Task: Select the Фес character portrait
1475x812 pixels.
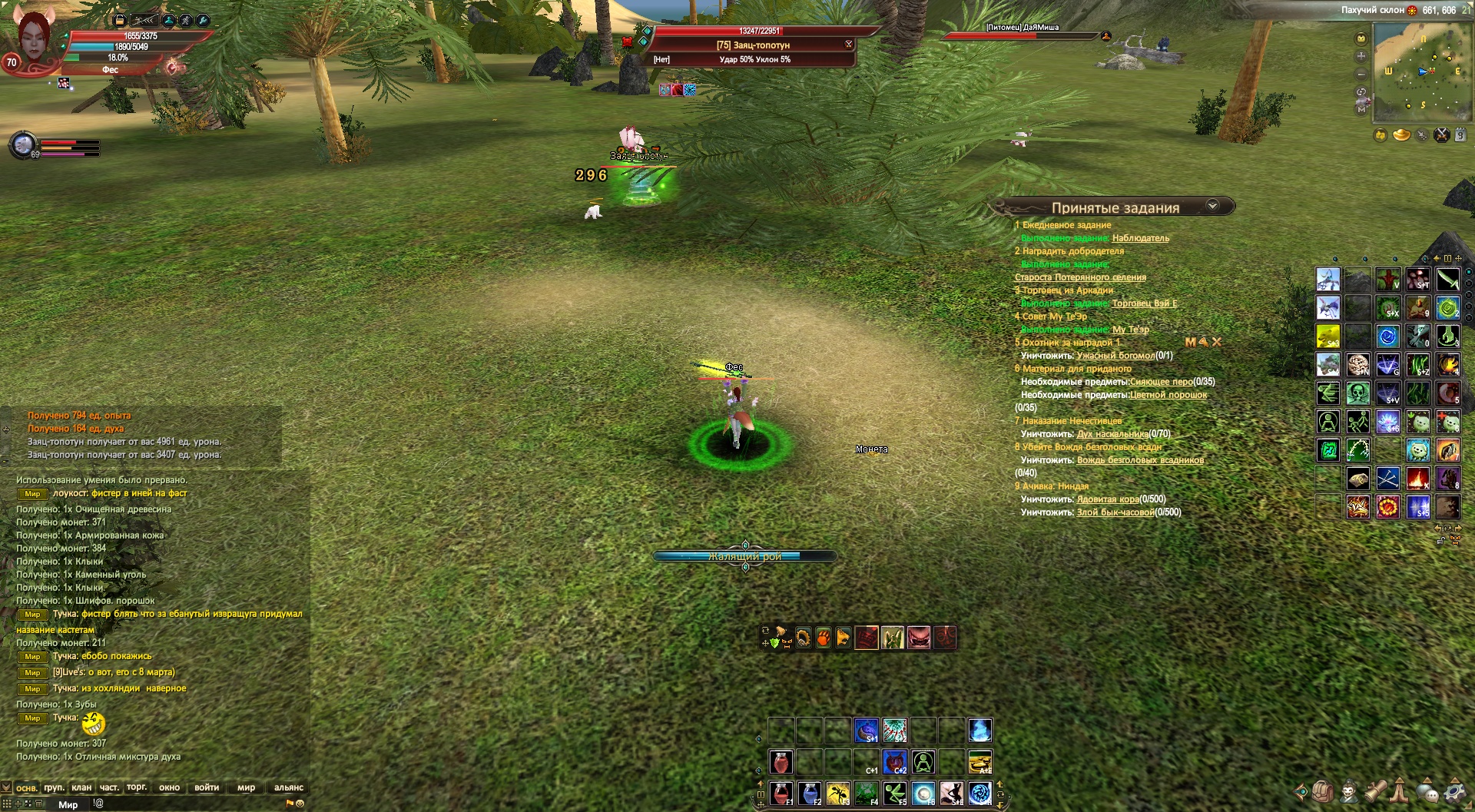Action: [x=32, y=38]
